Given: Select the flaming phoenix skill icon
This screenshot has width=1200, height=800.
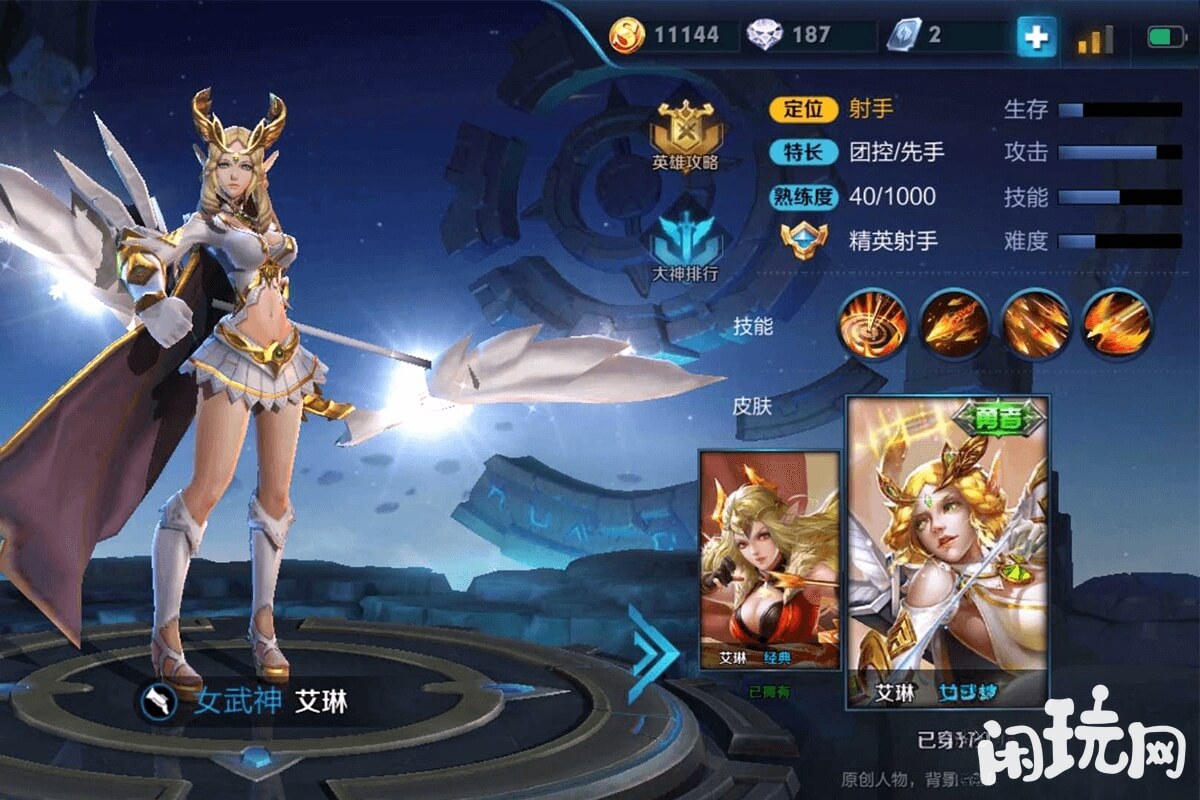Looking at the screenshot, I should [x=1117, y=324].
